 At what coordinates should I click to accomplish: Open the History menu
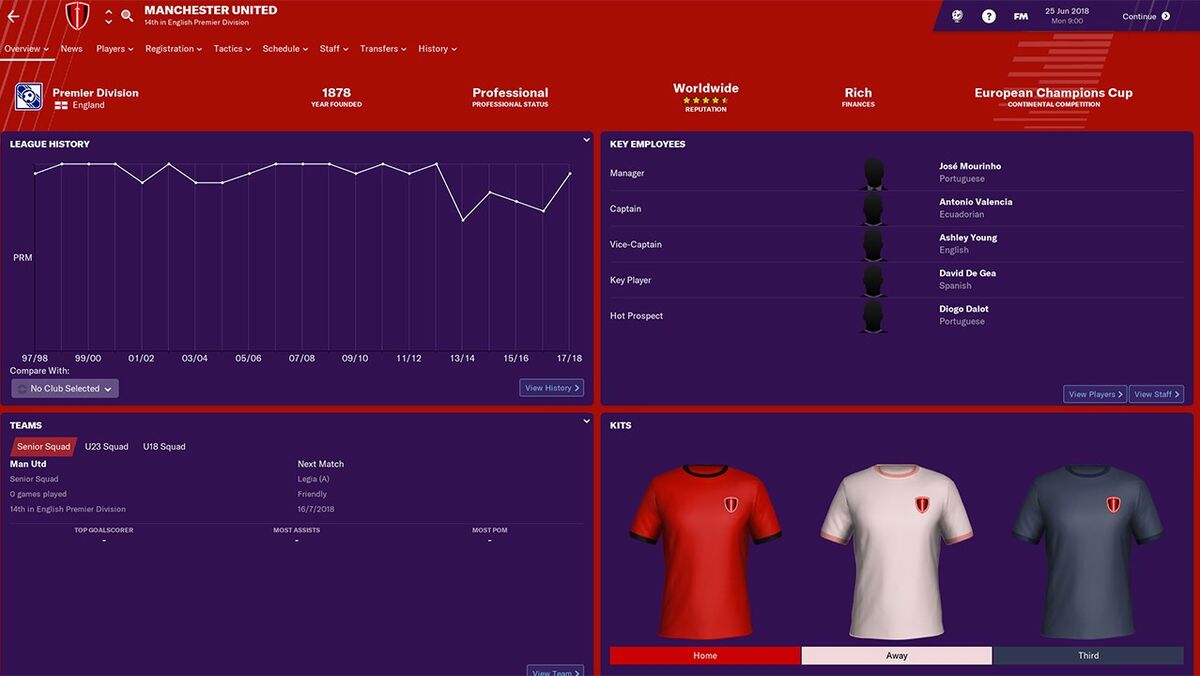[x=437, y=49]
